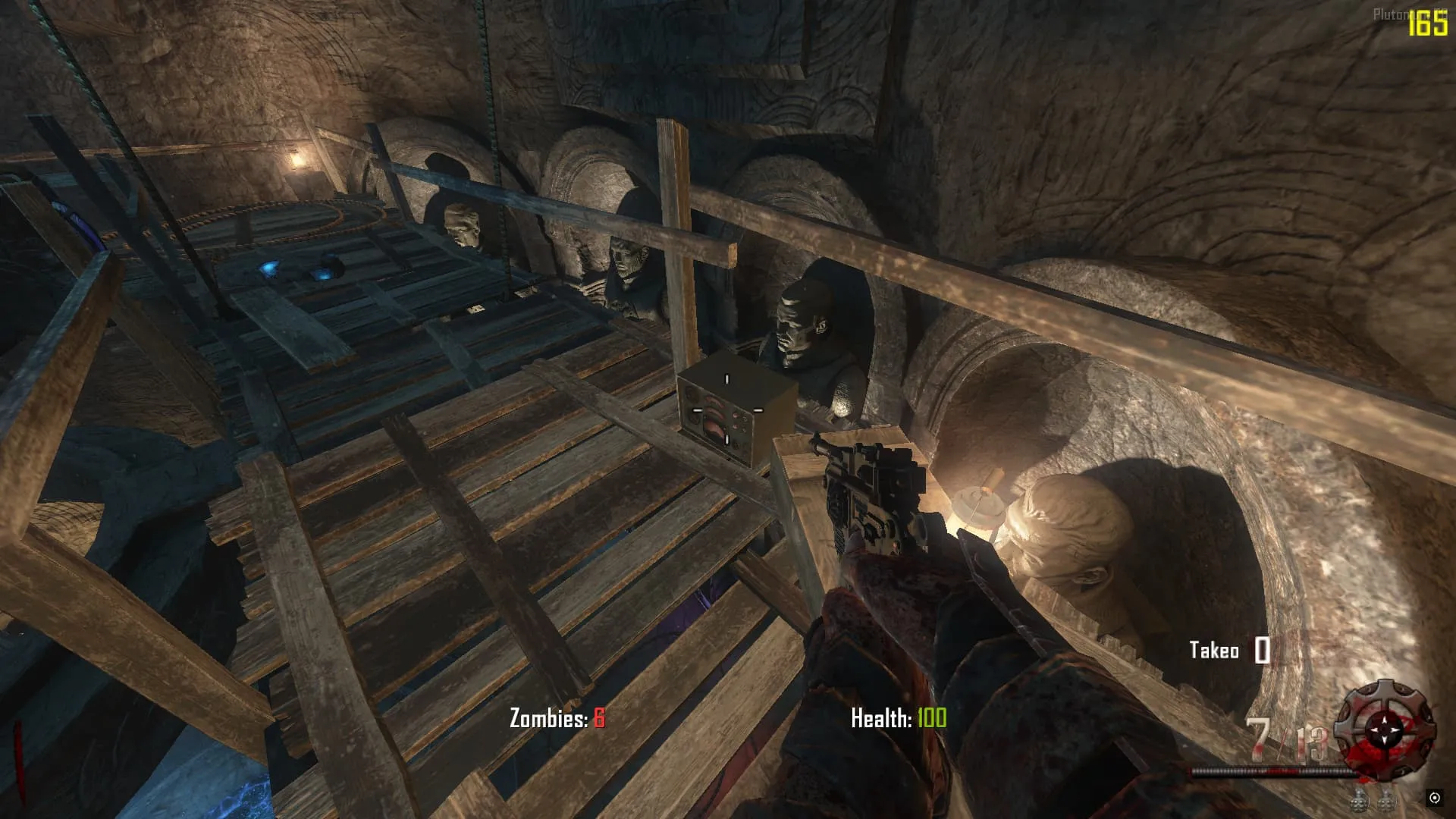Screen dimensions: 1456x819
Task: Click the circular target overlay icon
Action: (x=1434, y=798)
